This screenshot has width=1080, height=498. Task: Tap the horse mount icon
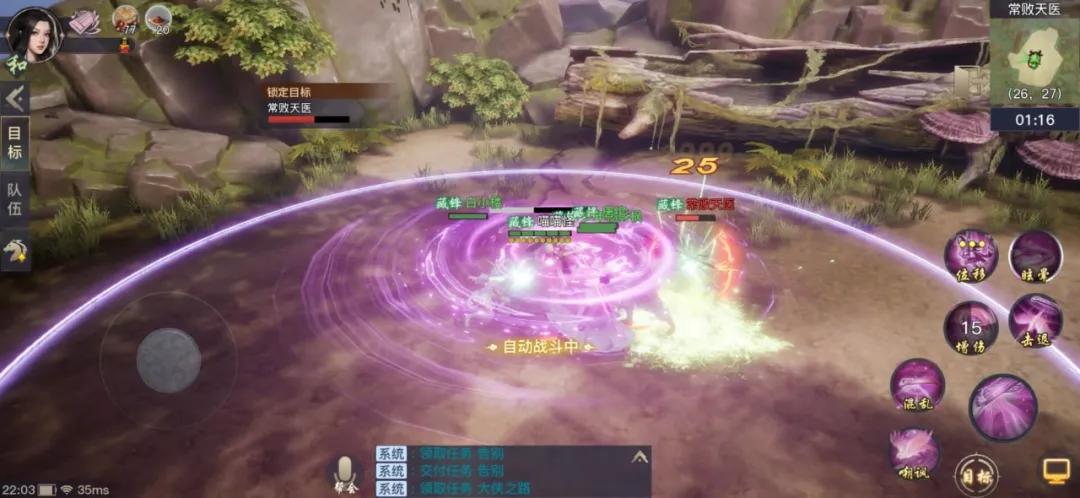tap(15, 252)
